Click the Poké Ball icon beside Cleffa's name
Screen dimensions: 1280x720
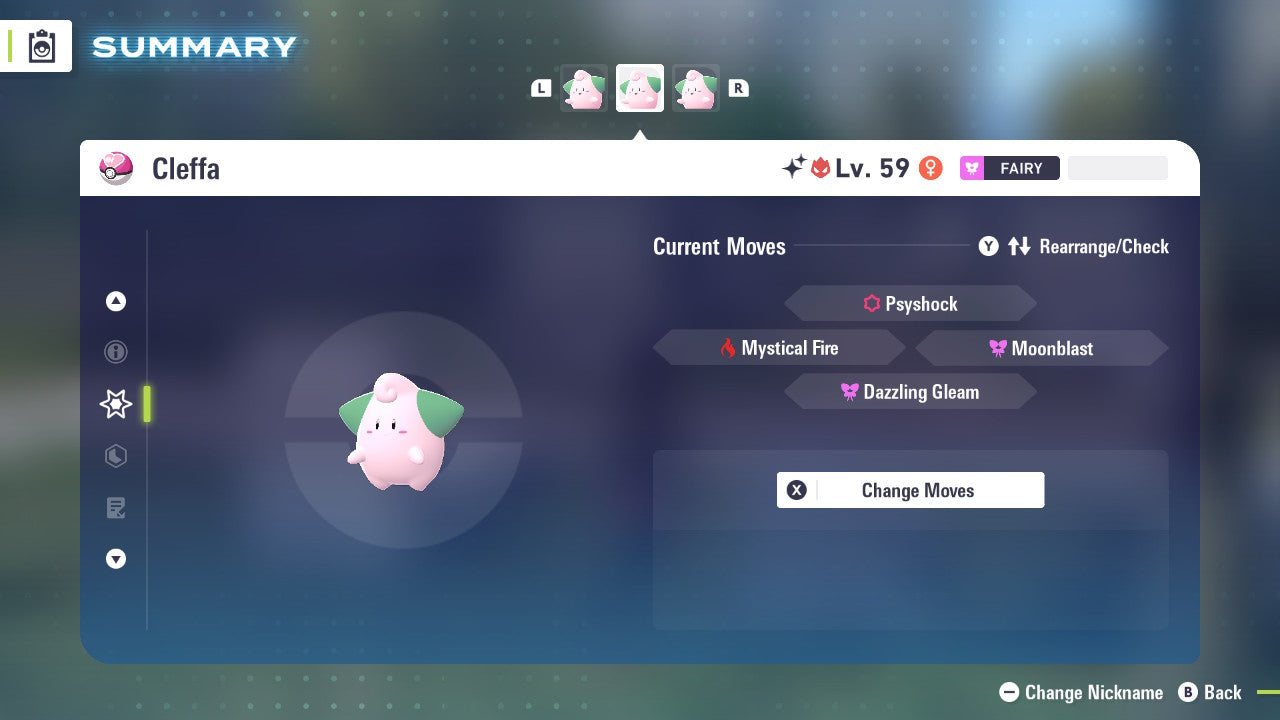click(x=115, y=168)
